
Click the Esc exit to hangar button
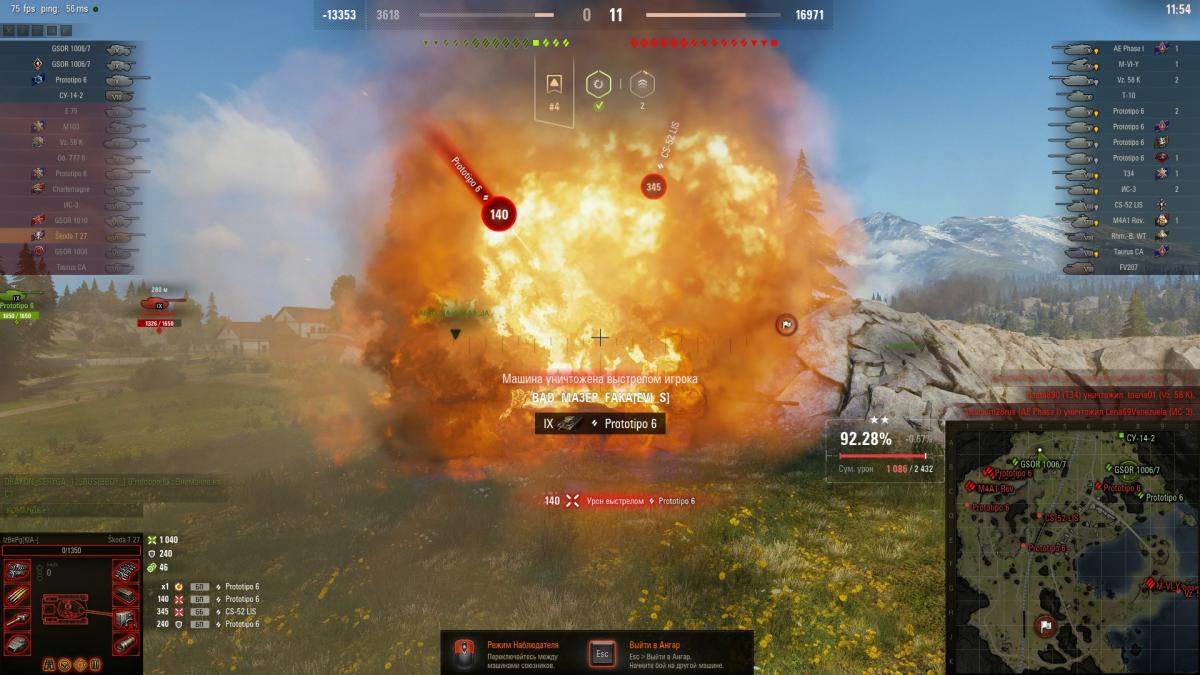coord(602,653)
